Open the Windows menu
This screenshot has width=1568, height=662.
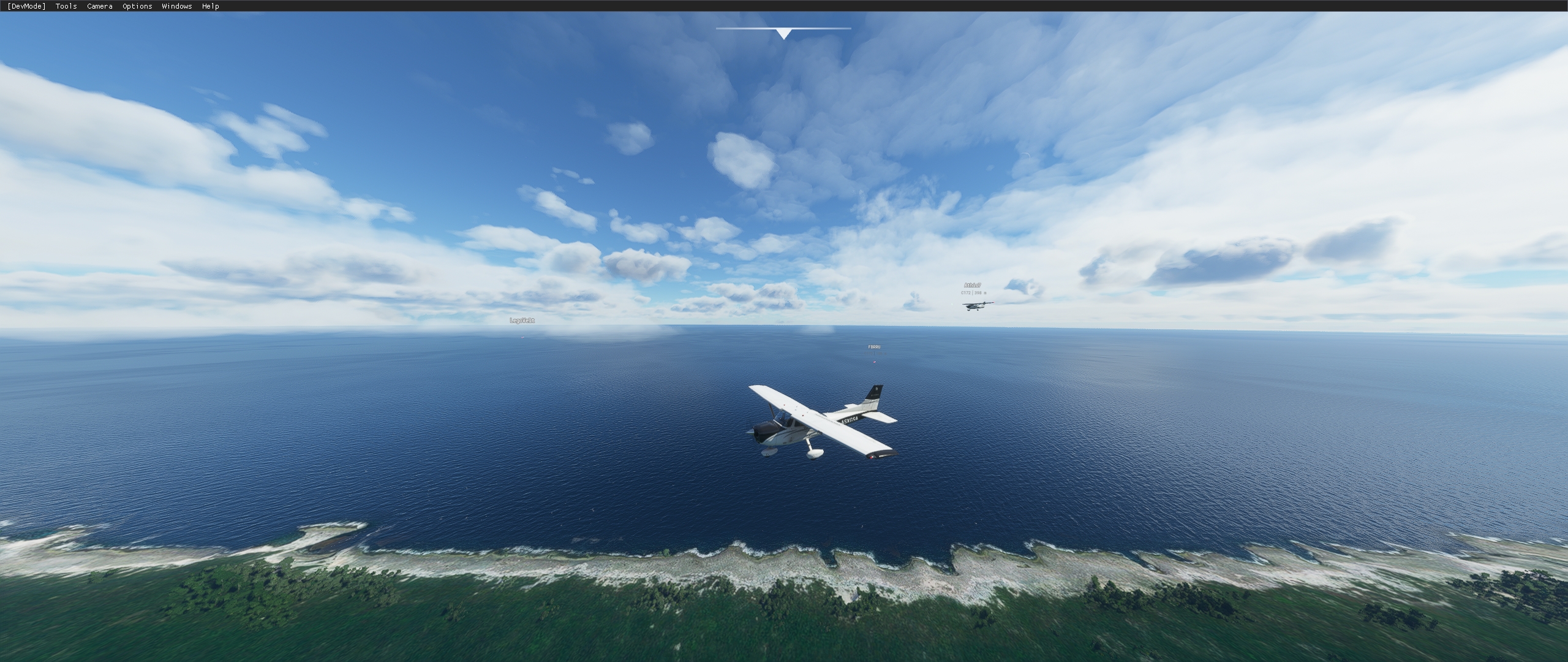tap(176, 6)
